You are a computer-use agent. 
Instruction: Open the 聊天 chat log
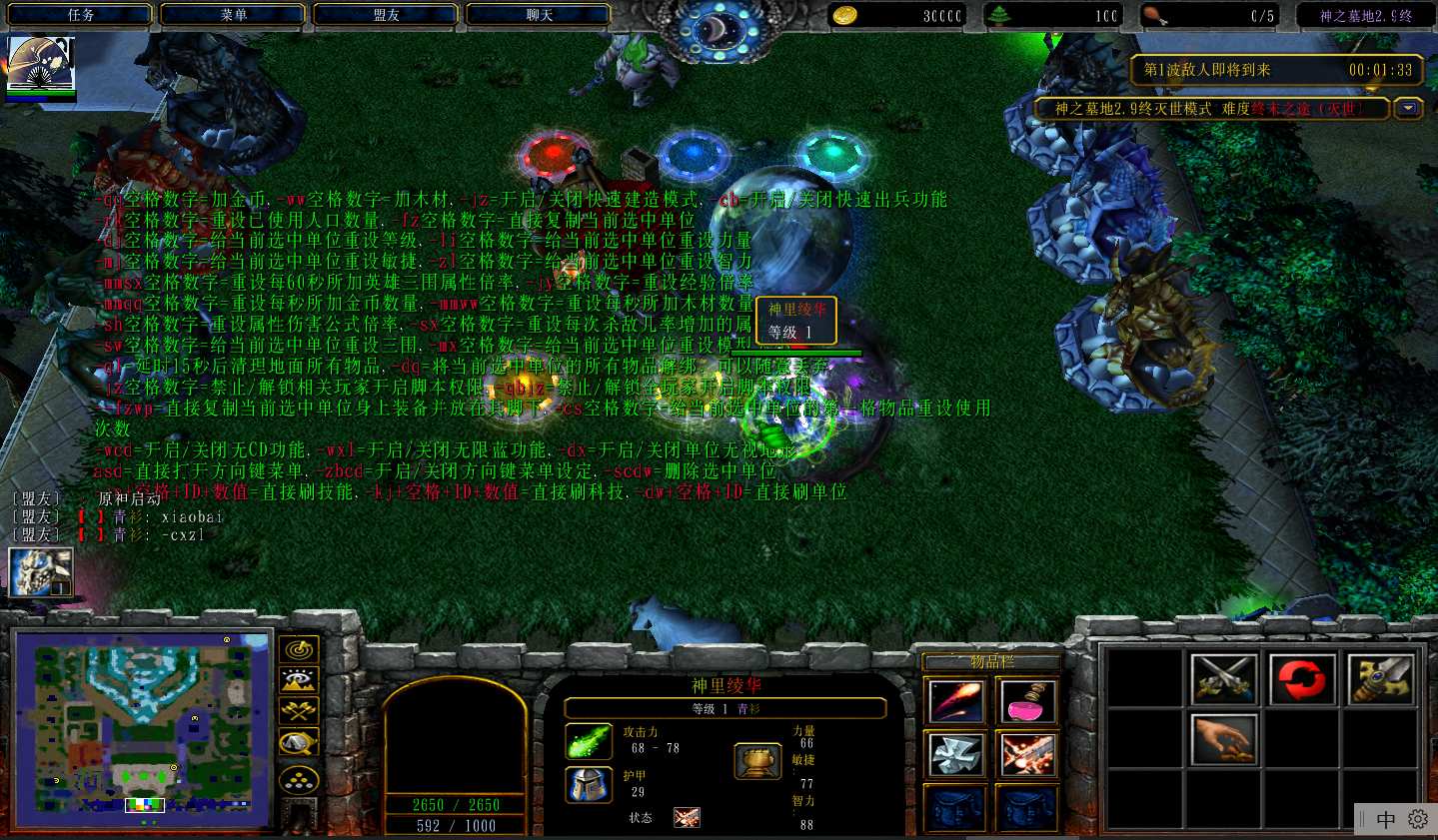(x=540, y=15)
